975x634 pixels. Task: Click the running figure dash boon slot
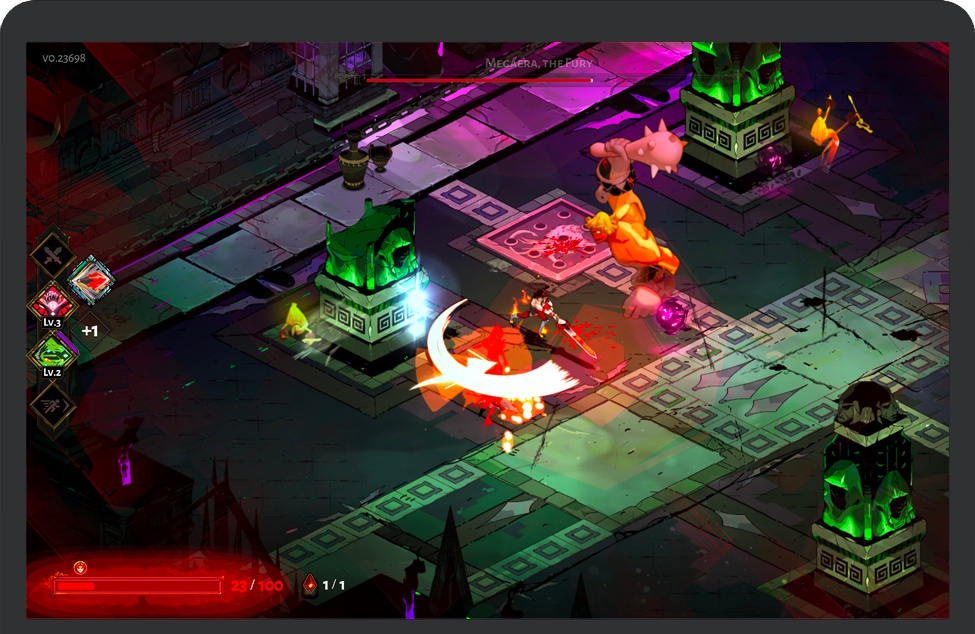pyautogui.click(x=51, y=403)
